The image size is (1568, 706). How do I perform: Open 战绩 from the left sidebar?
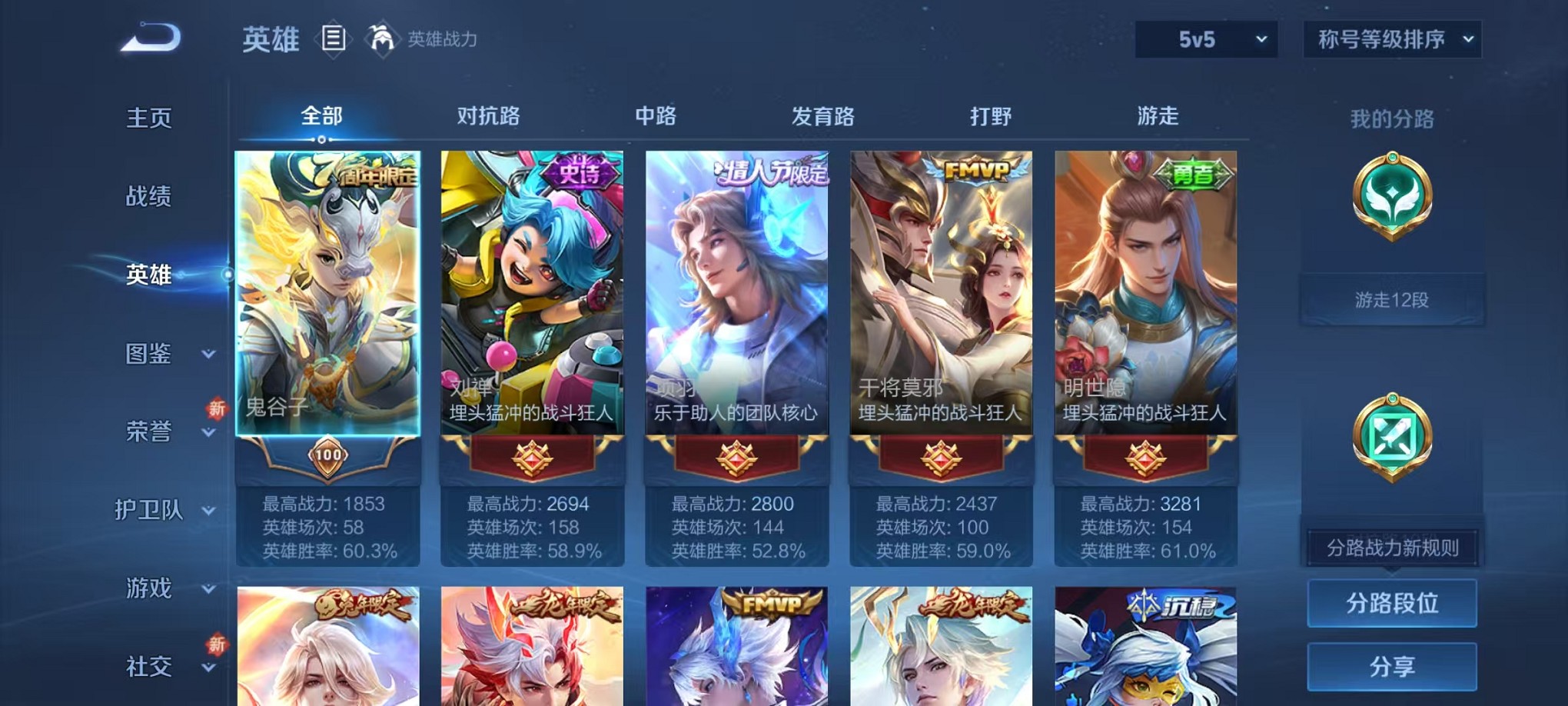click(146, 197)
